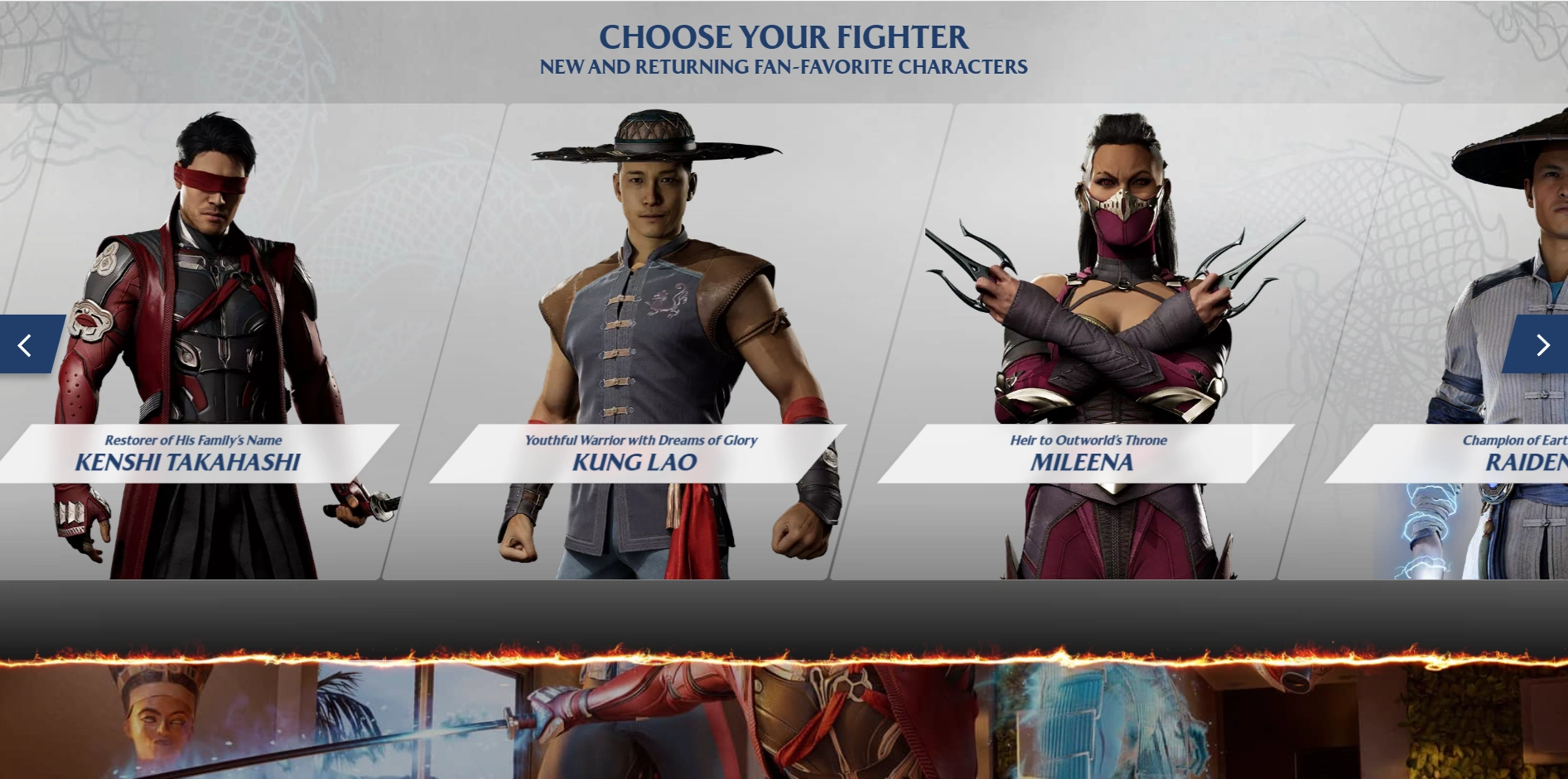This screenshot has height=779, width=1568.
Task: Click Youthful Warrior with Dreams of Glory tagline
Action: pyautogui.click(x=640, y=440)
